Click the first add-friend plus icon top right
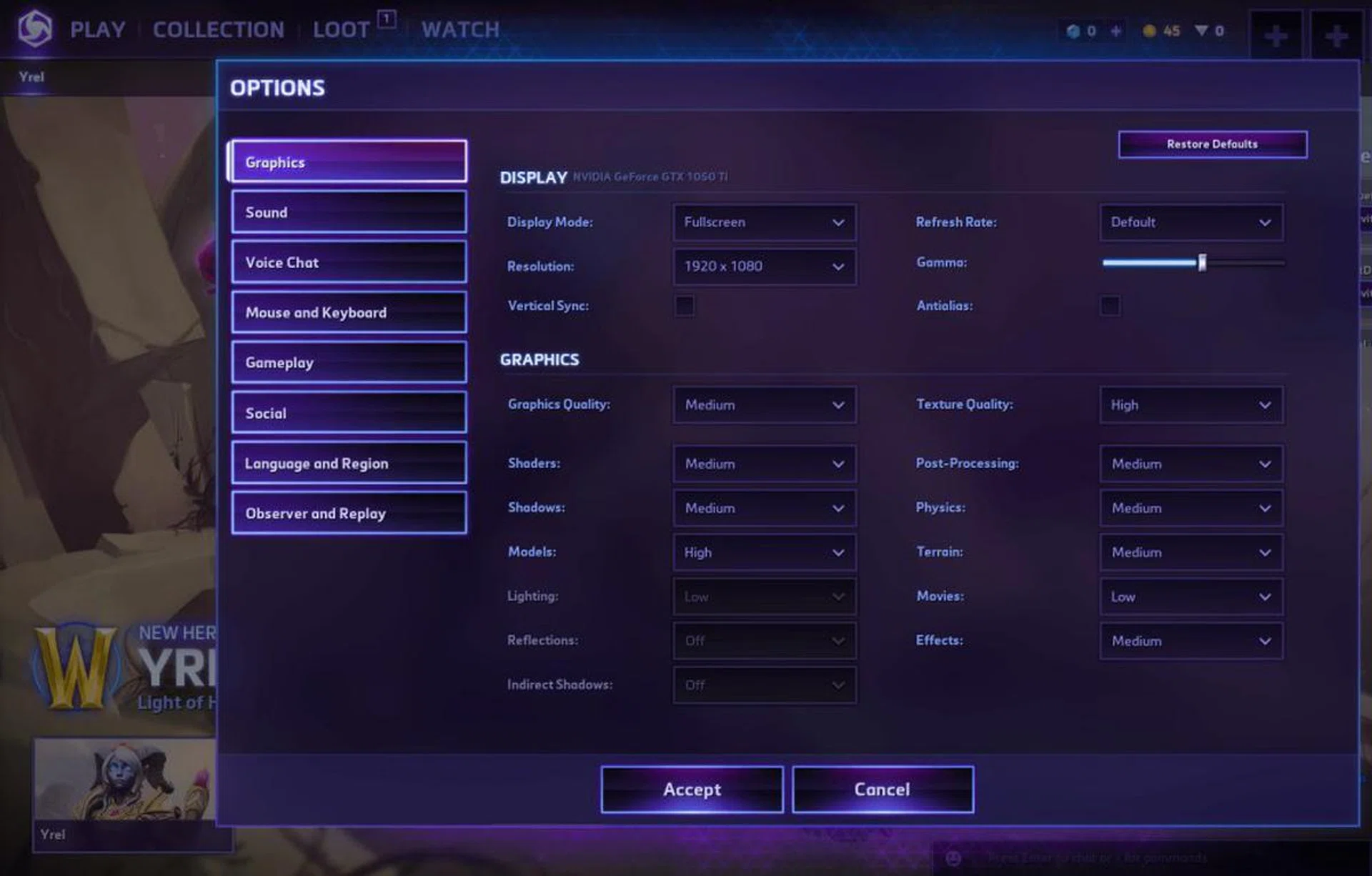This screenshot has width=1372, height=876. (x=1276, y=34)
